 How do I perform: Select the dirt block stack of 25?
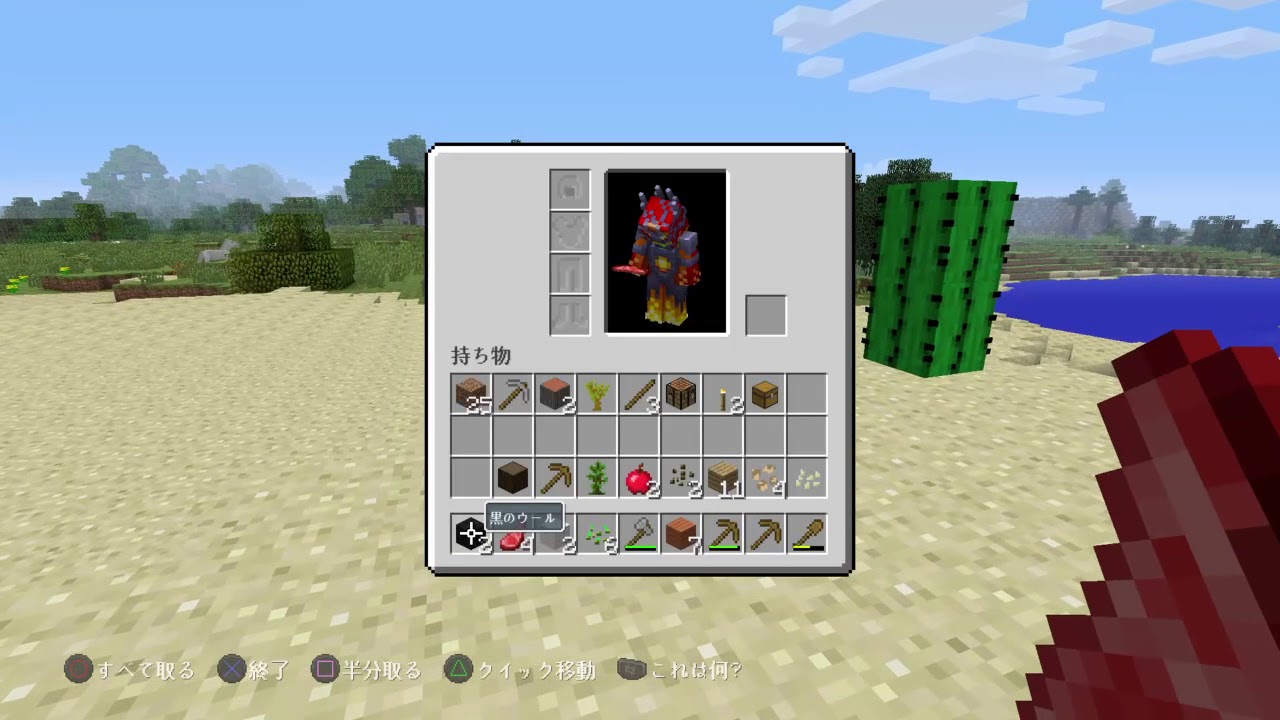pyautogui.click(x=469, y=395)
